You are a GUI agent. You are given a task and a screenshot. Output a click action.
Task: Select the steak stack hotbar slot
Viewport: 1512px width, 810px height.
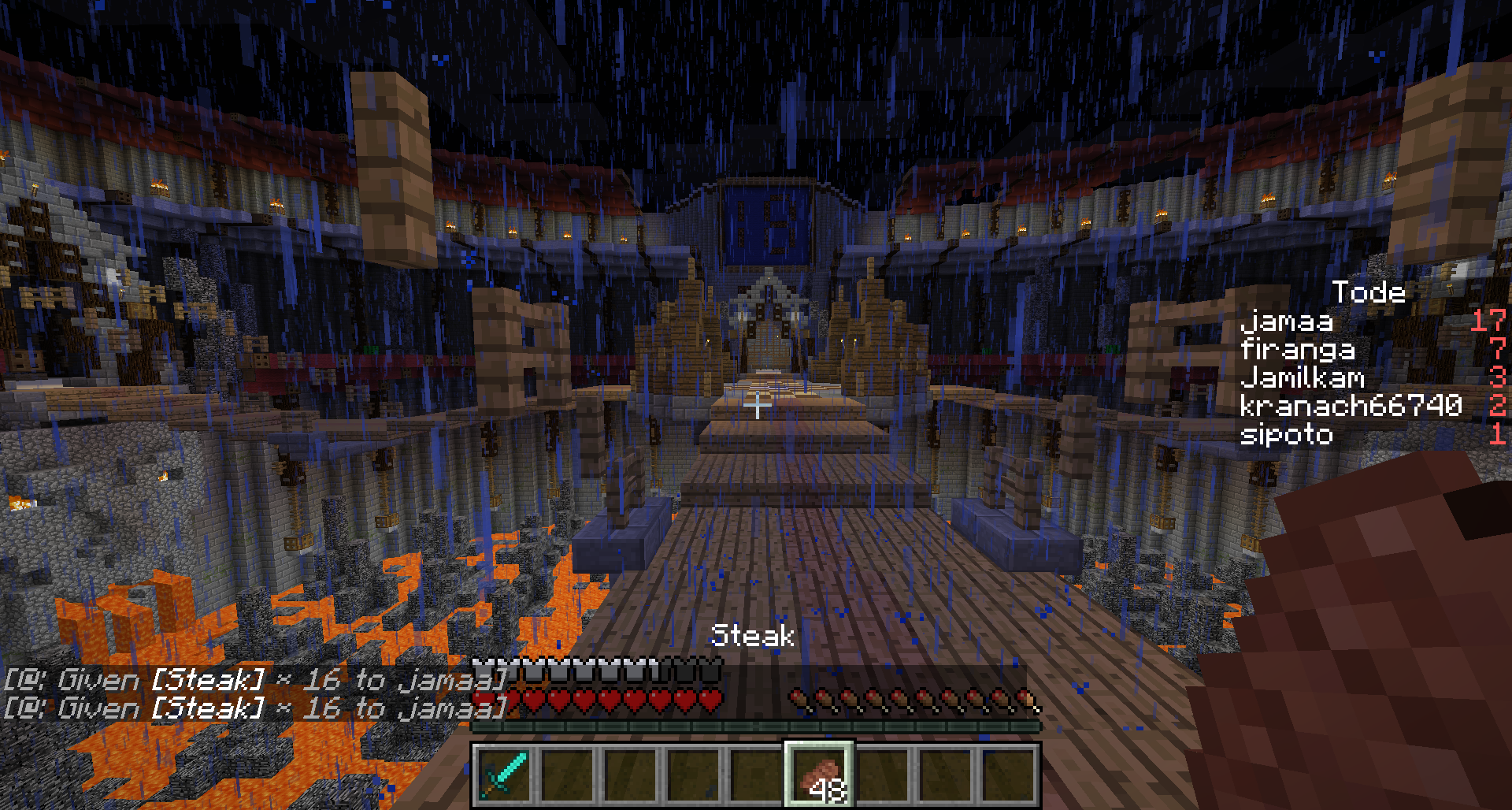coord(819,775)
